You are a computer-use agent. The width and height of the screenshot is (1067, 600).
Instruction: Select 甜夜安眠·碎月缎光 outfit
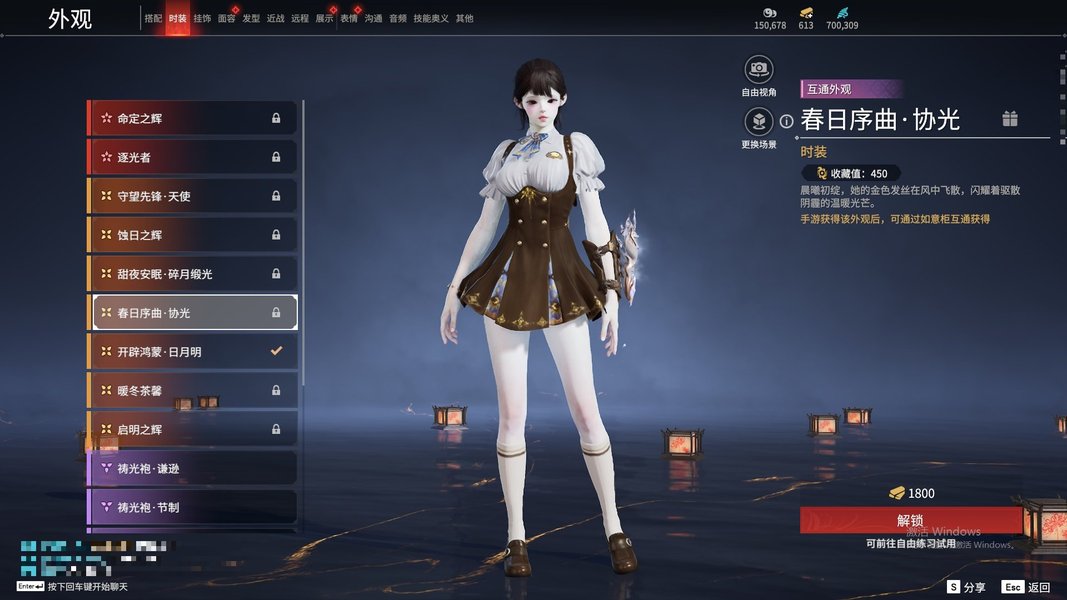193,274
